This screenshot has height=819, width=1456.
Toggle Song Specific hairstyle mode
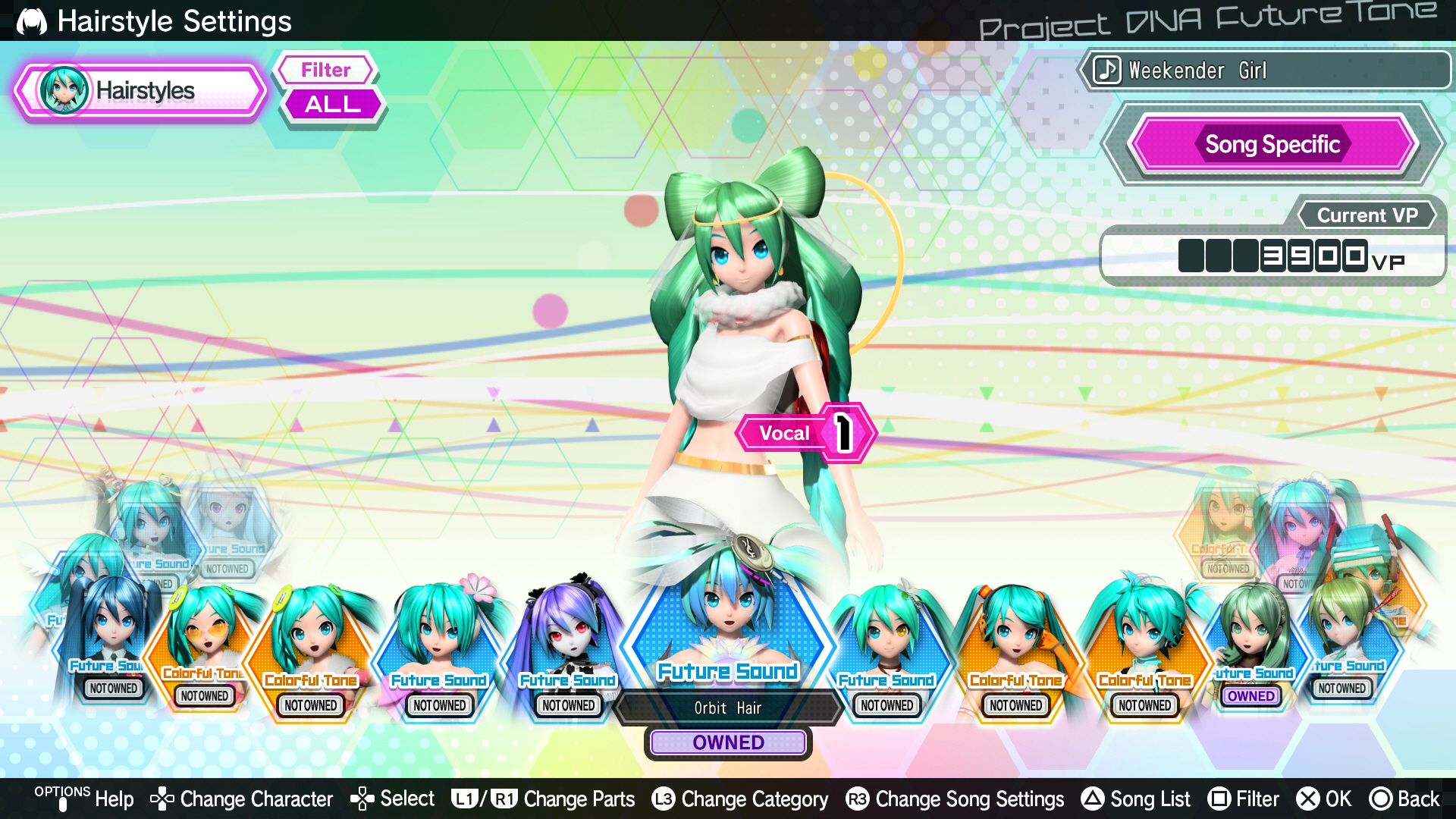click(1273, 144)
